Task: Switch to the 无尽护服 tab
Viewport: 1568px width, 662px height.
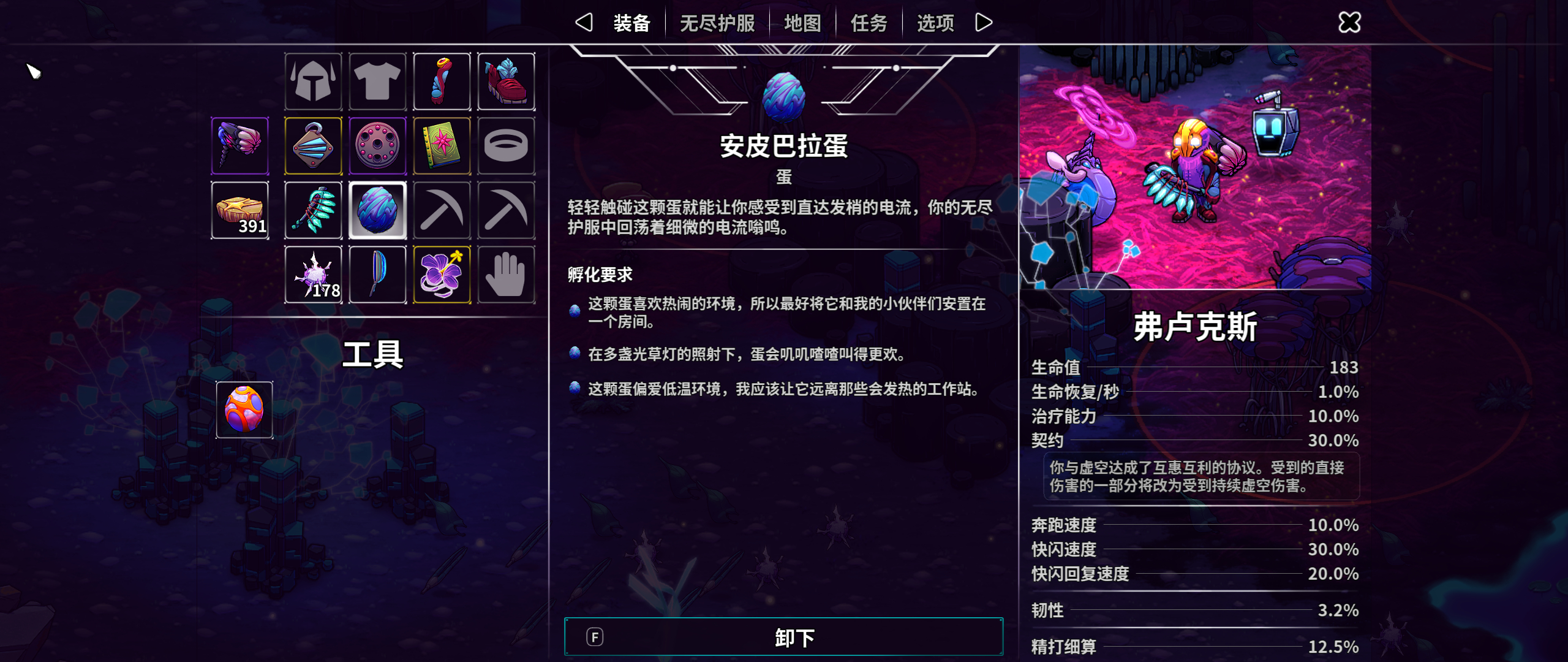Action: coord(718,22)
